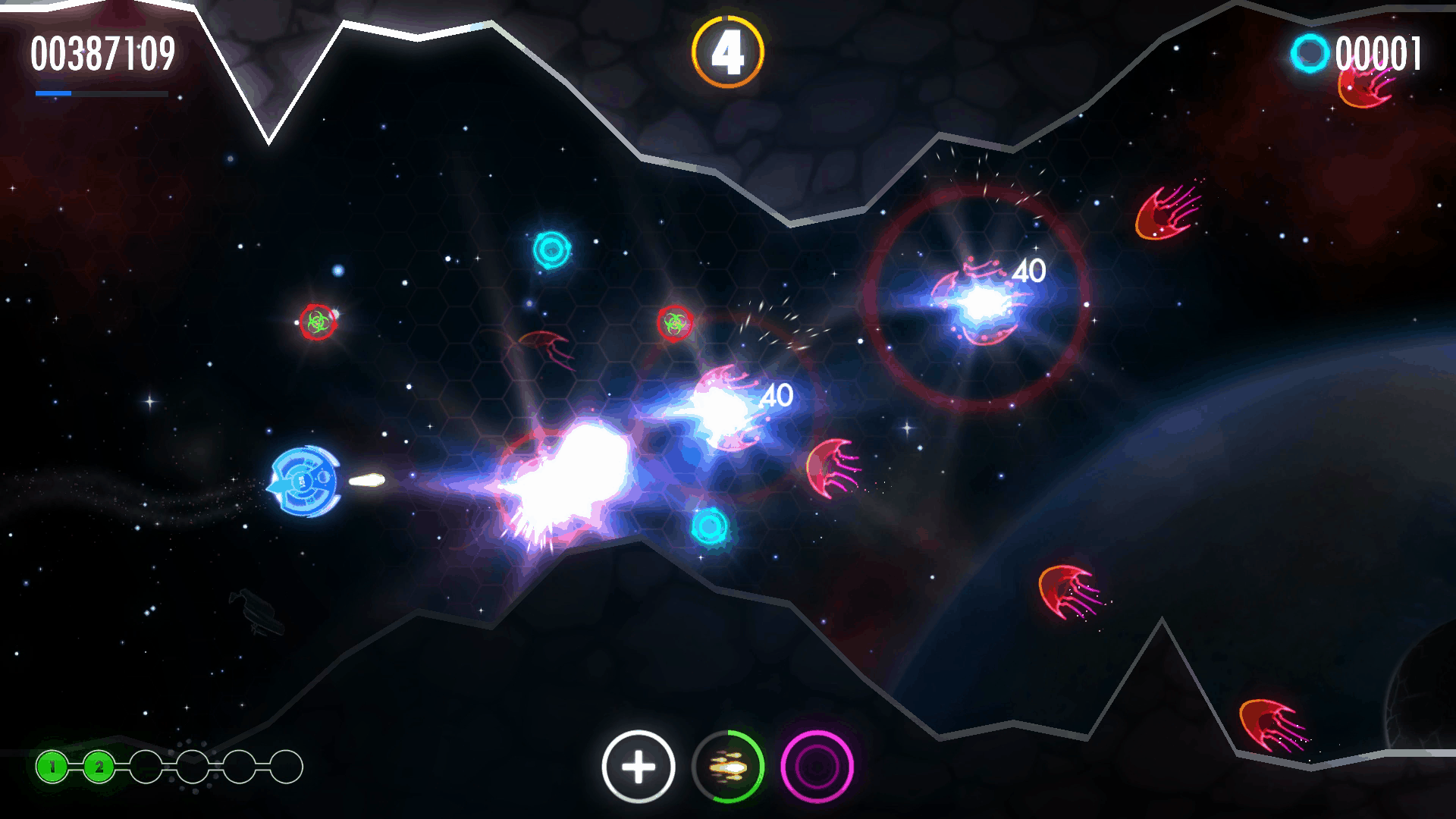Trigger the bullet burst weapon ability
1456x819 pixels.
pyautogui.click(x=728, y=767)
